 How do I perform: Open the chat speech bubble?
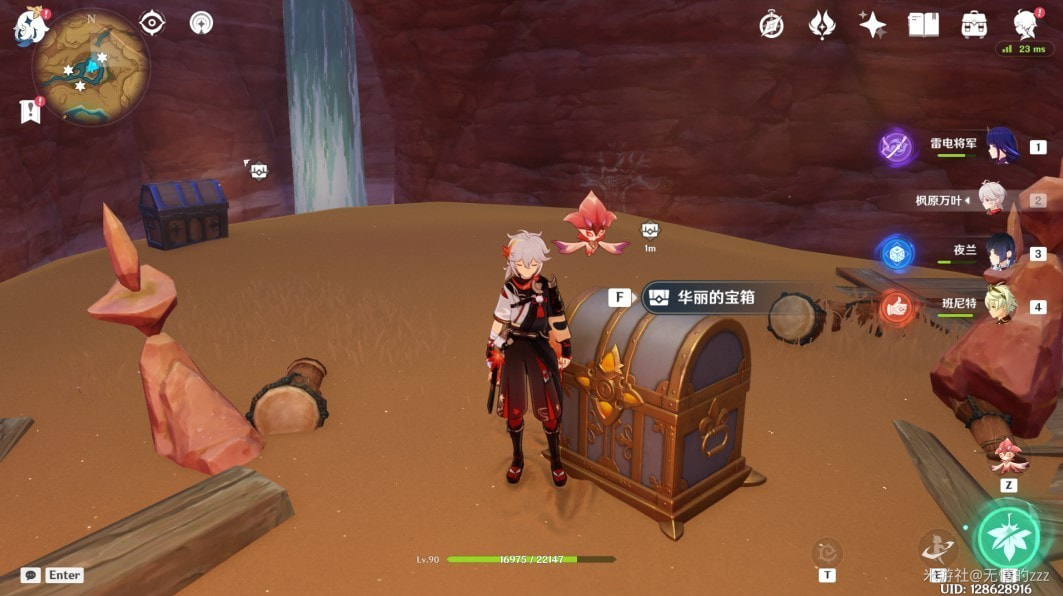(31, 575)
